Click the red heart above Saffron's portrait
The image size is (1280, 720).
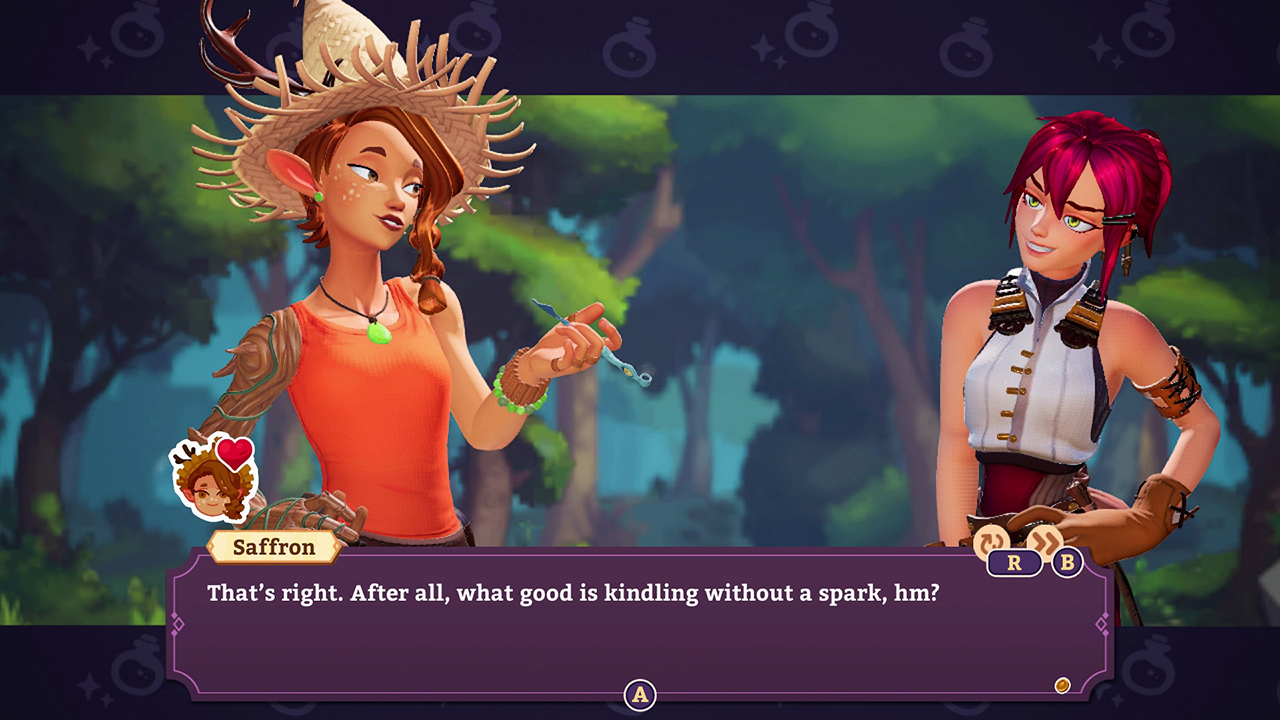pyautogui.click(x=232, y=452)
